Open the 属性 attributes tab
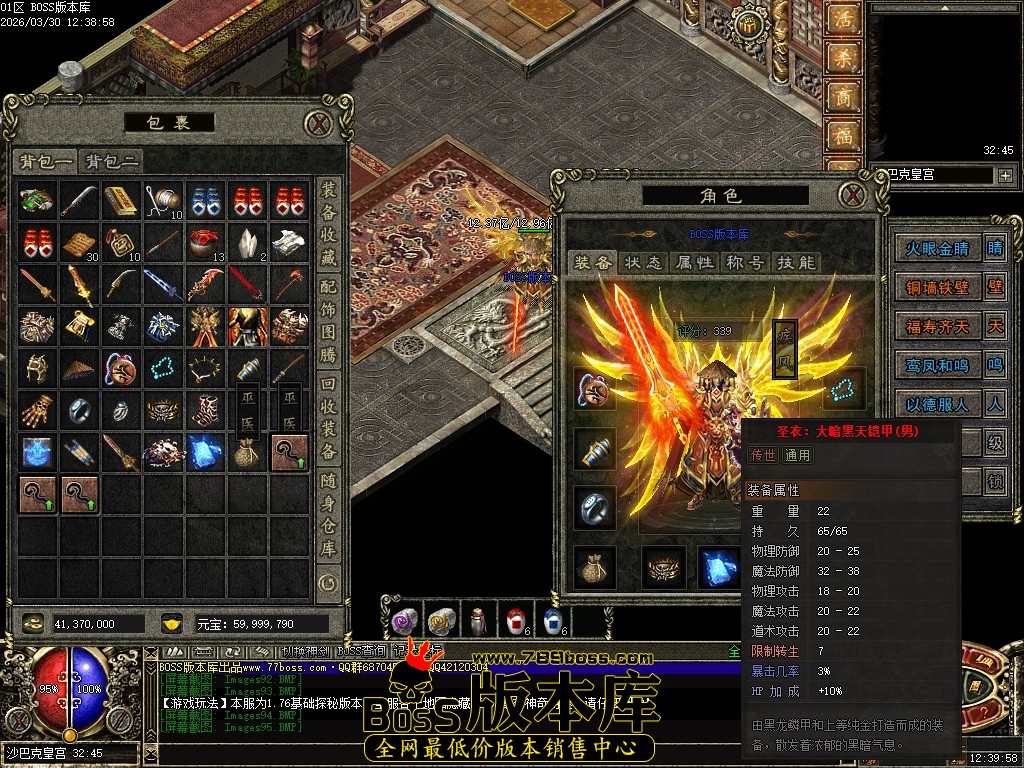The height and width of the screenshot is (768, 1024). coord(694,262)
